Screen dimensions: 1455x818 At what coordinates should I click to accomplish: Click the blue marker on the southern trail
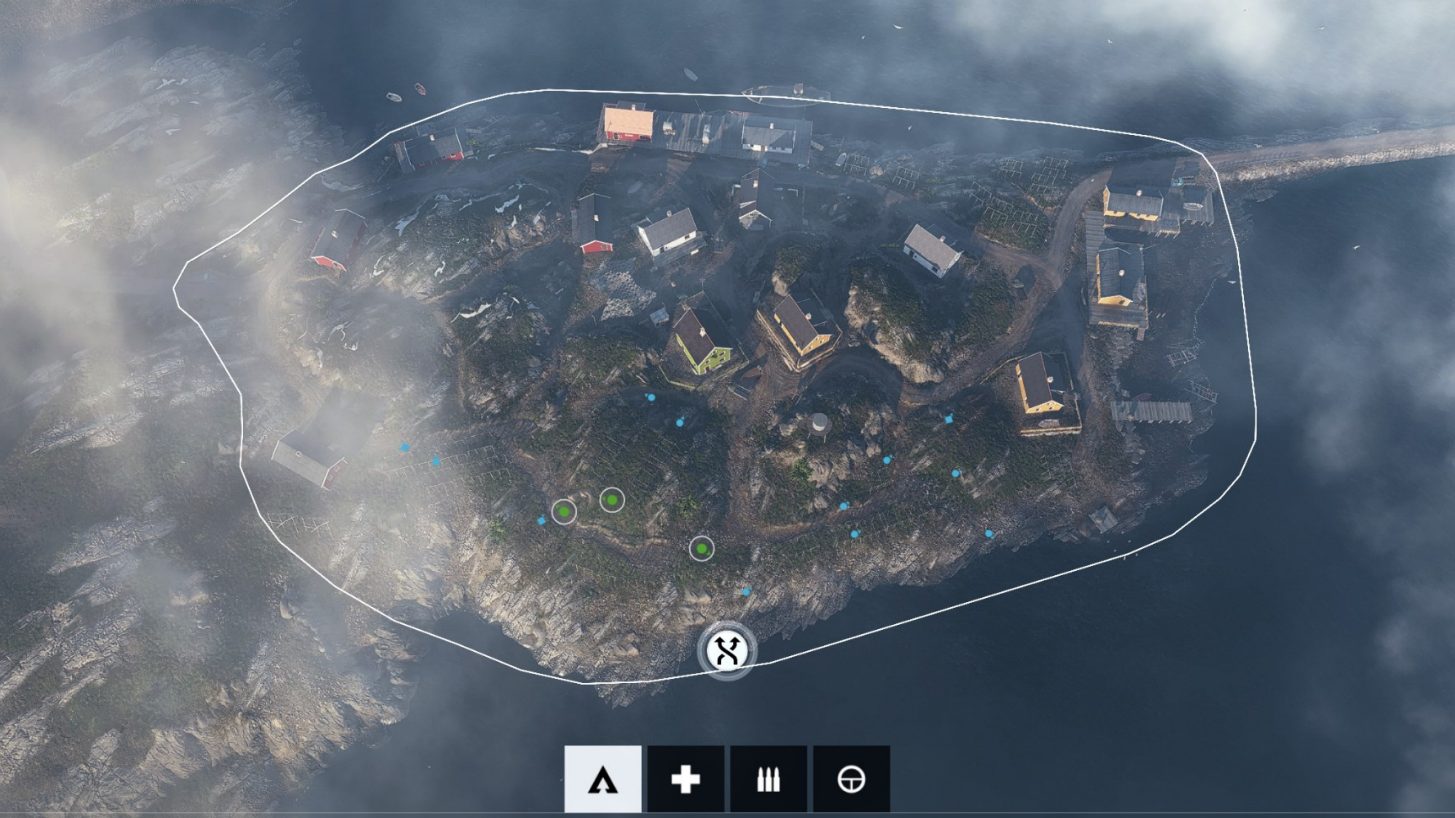[745, 592]
